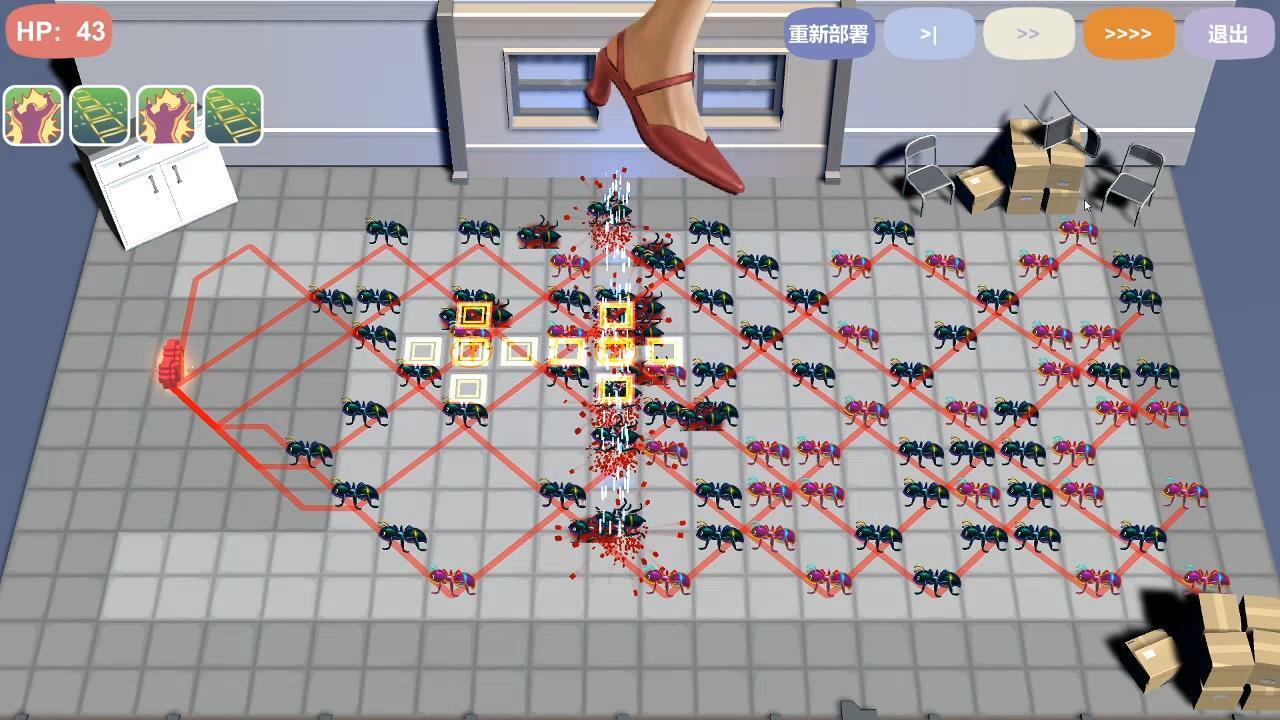Image resolution: width=1280 pixels, height=720 pixels.
Task: Enable quadruple speed with the >>>> button
Action: coord(1128,34)
